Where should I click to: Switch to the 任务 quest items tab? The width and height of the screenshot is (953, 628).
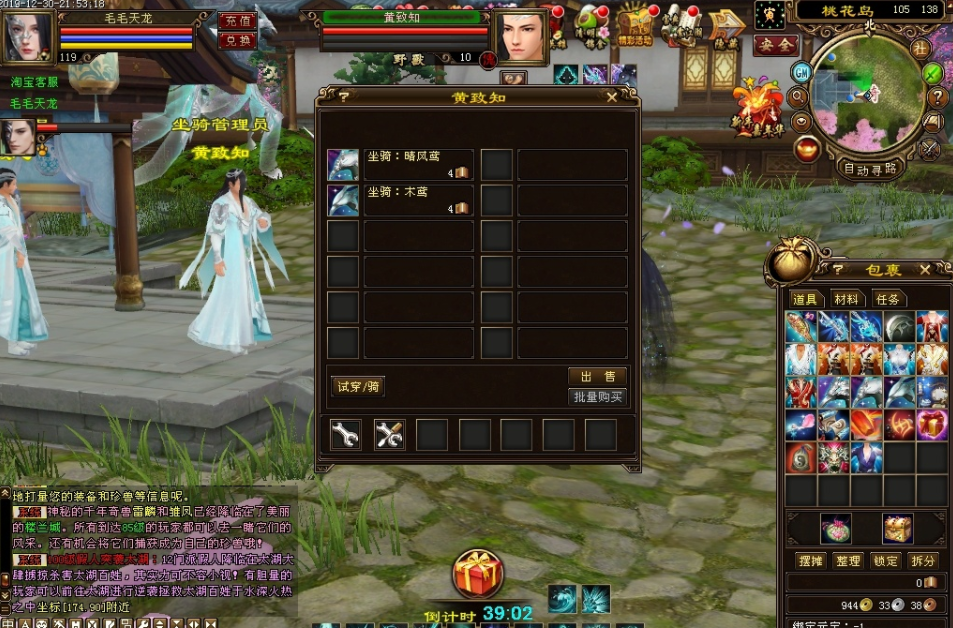point(887,299)
